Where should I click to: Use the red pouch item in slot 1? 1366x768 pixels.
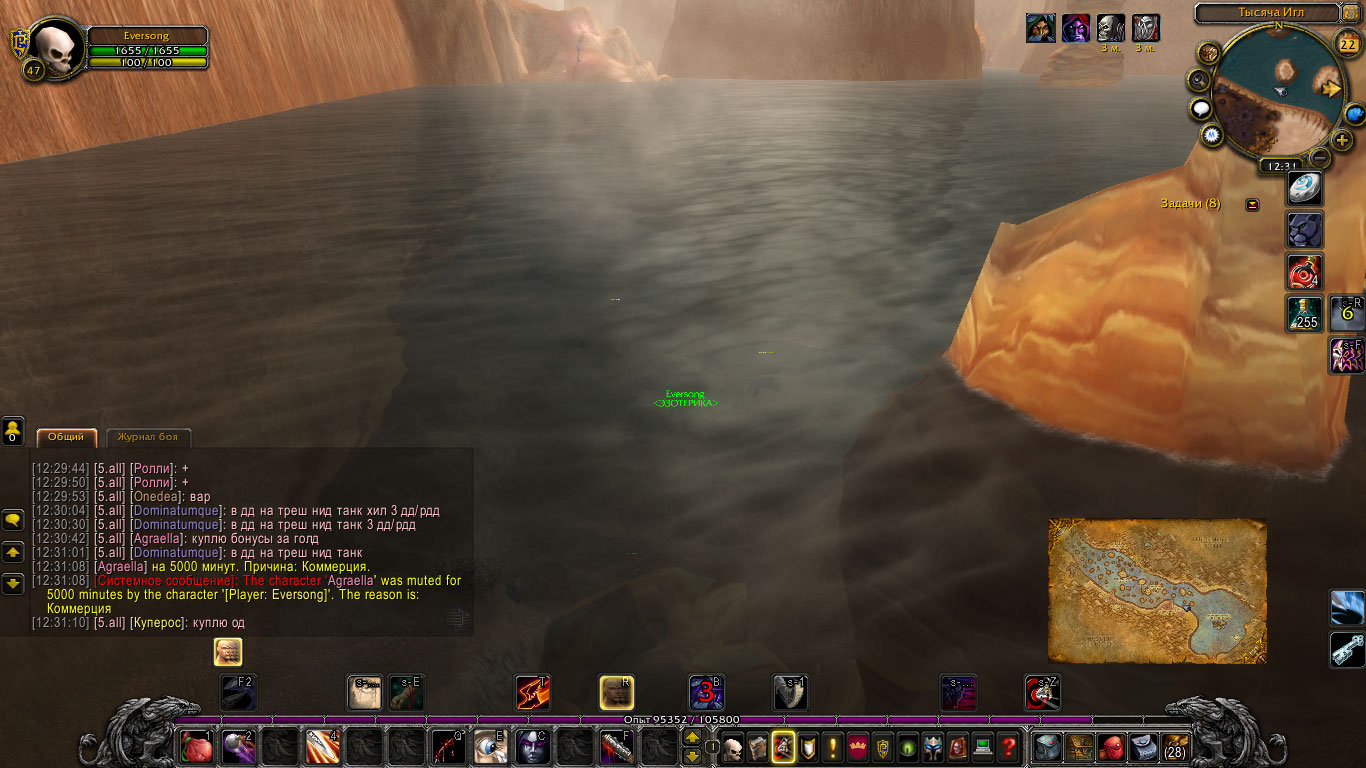(196, 747)
